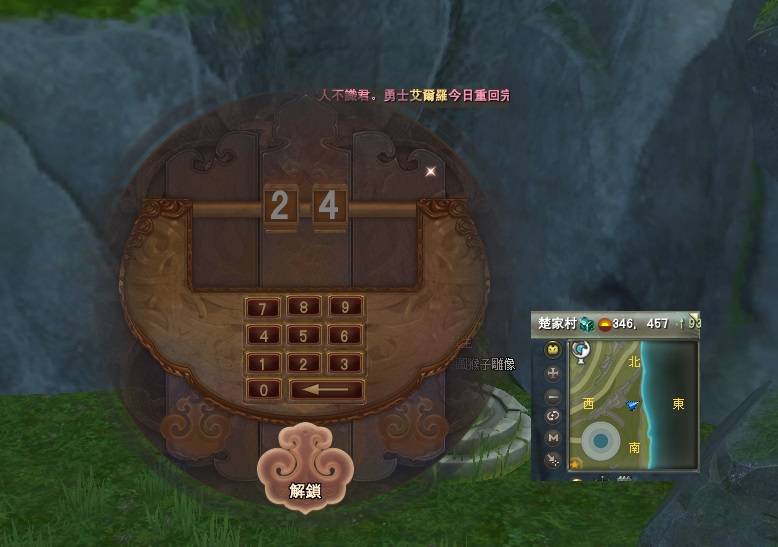
Task: Input digit 1 on the keypad
Action: coord(264,363)
